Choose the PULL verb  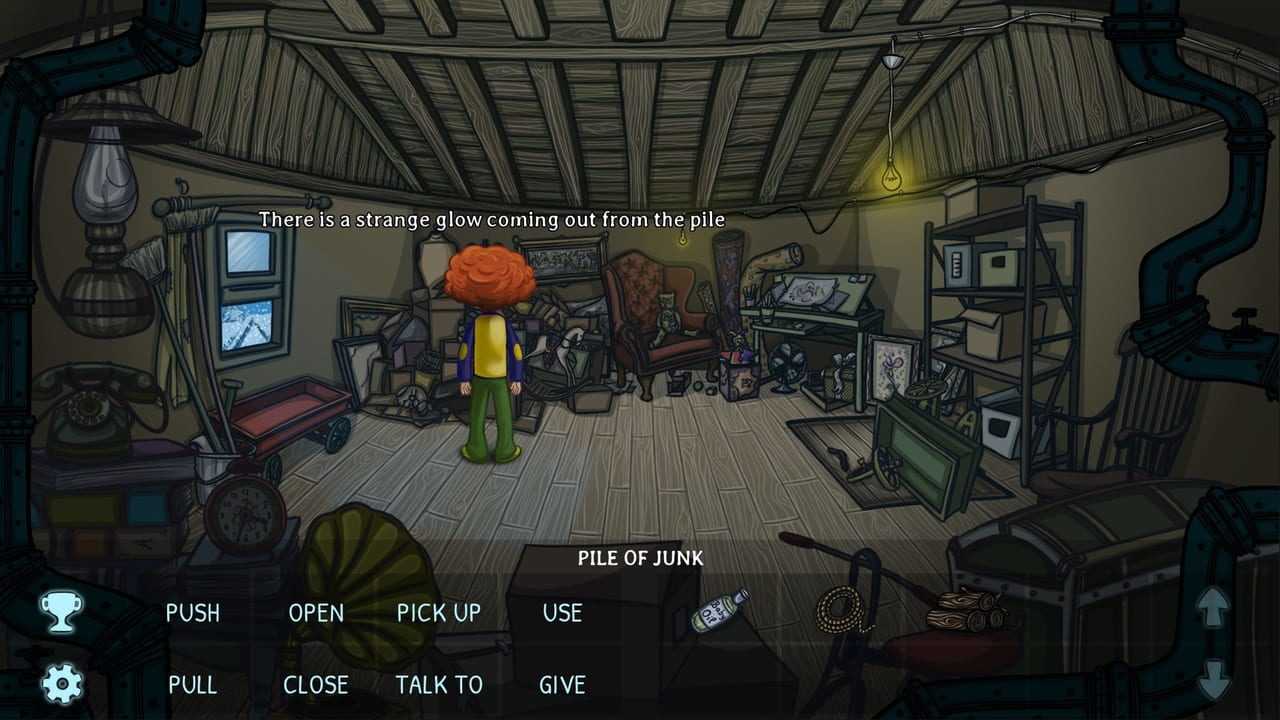[x=193, y=685]
